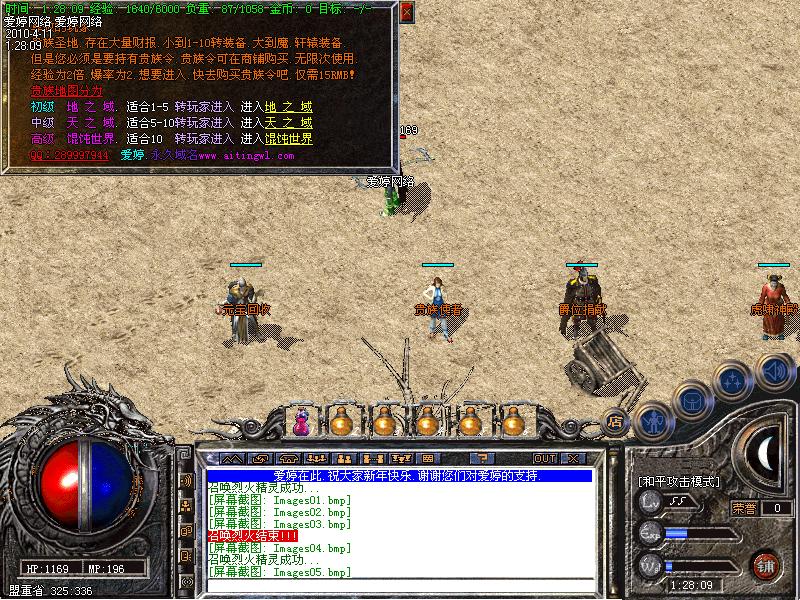Click the red 铺 store button
This screenshot has width=800, height=600.
[766, 565]
